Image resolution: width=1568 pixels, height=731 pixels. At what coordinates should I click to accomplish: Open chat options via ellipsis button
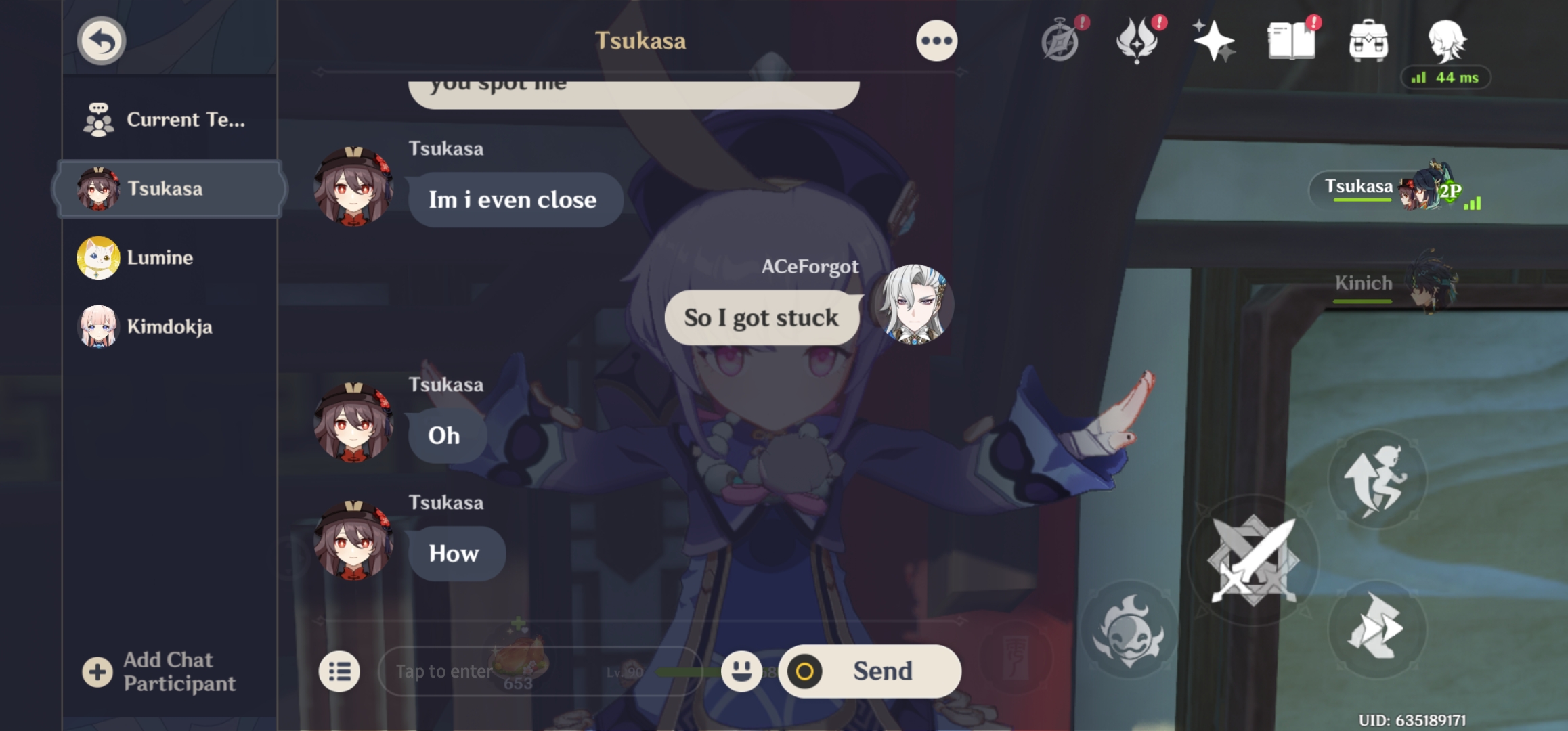tap(936, 41)
